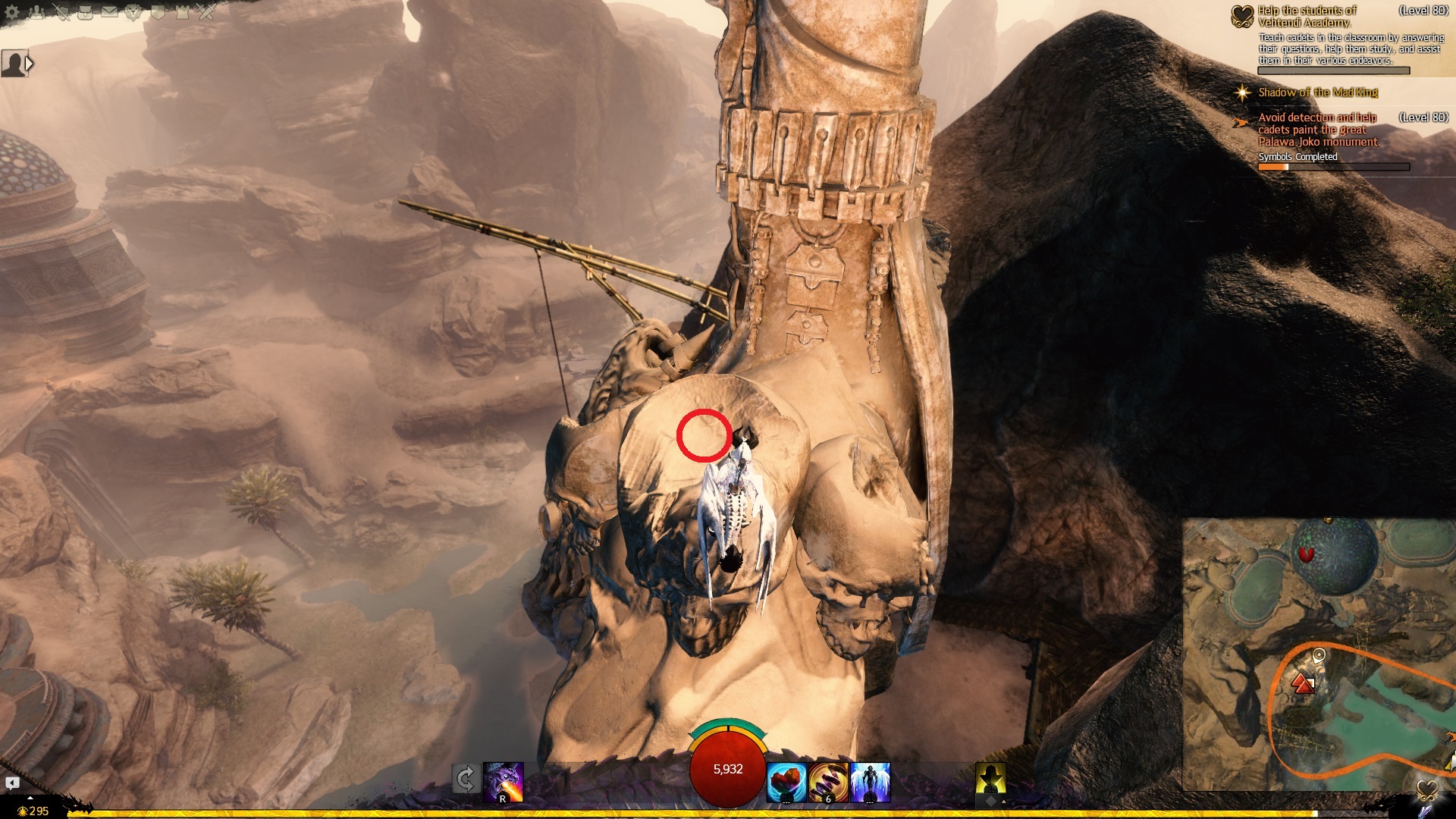Open the mail envelope icon
This screenshot has width=1456, height=819.
(x=110, y=12)
